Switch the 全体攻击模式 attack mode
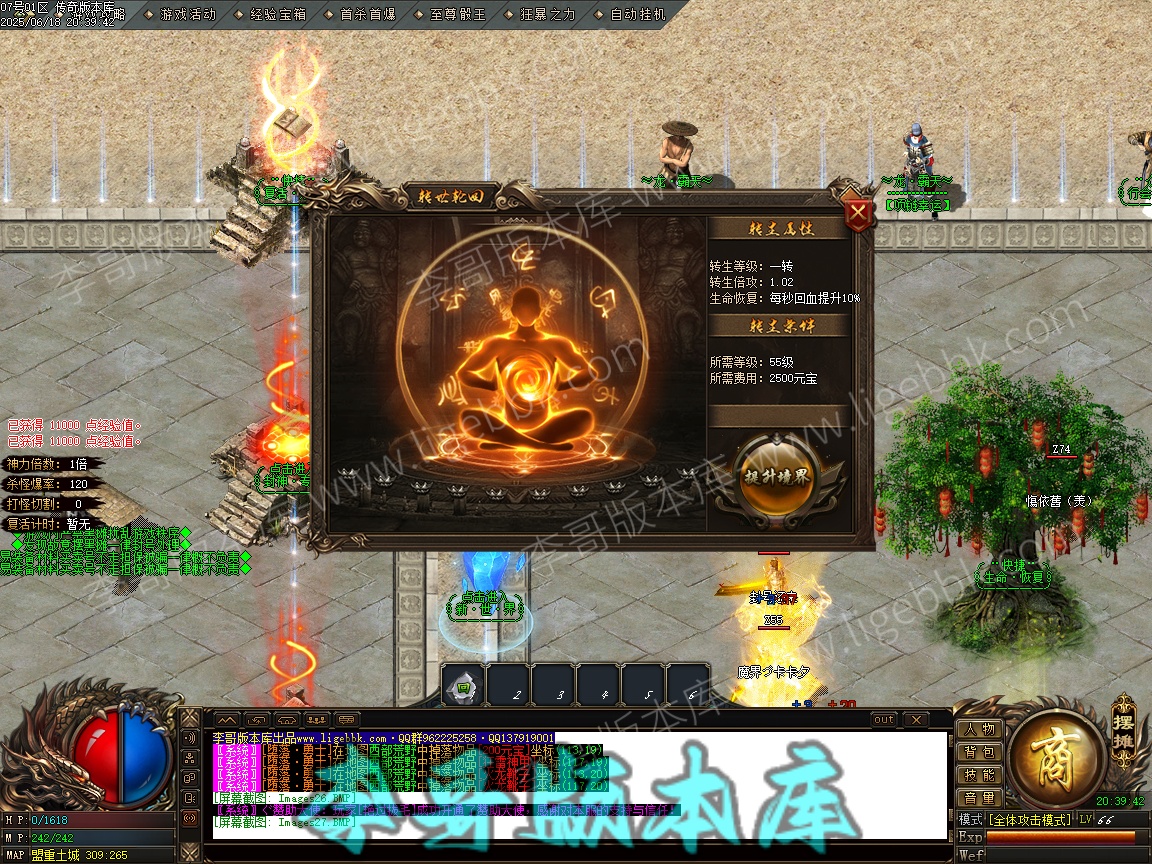 (x=1029, y=820)
